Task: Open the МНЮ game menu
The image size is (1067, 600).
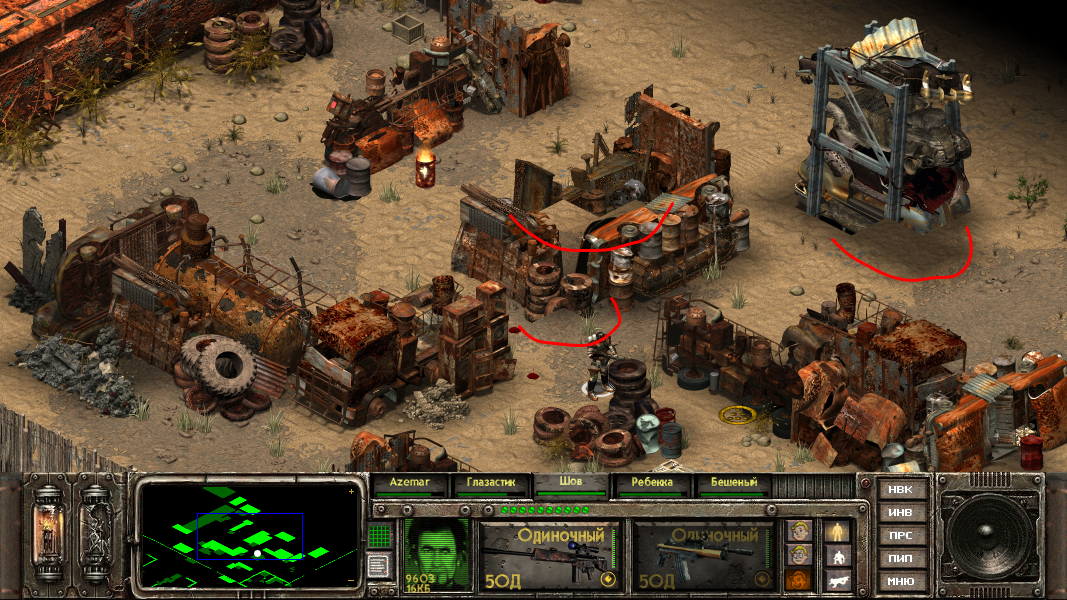Action: (x=900, y=581)
